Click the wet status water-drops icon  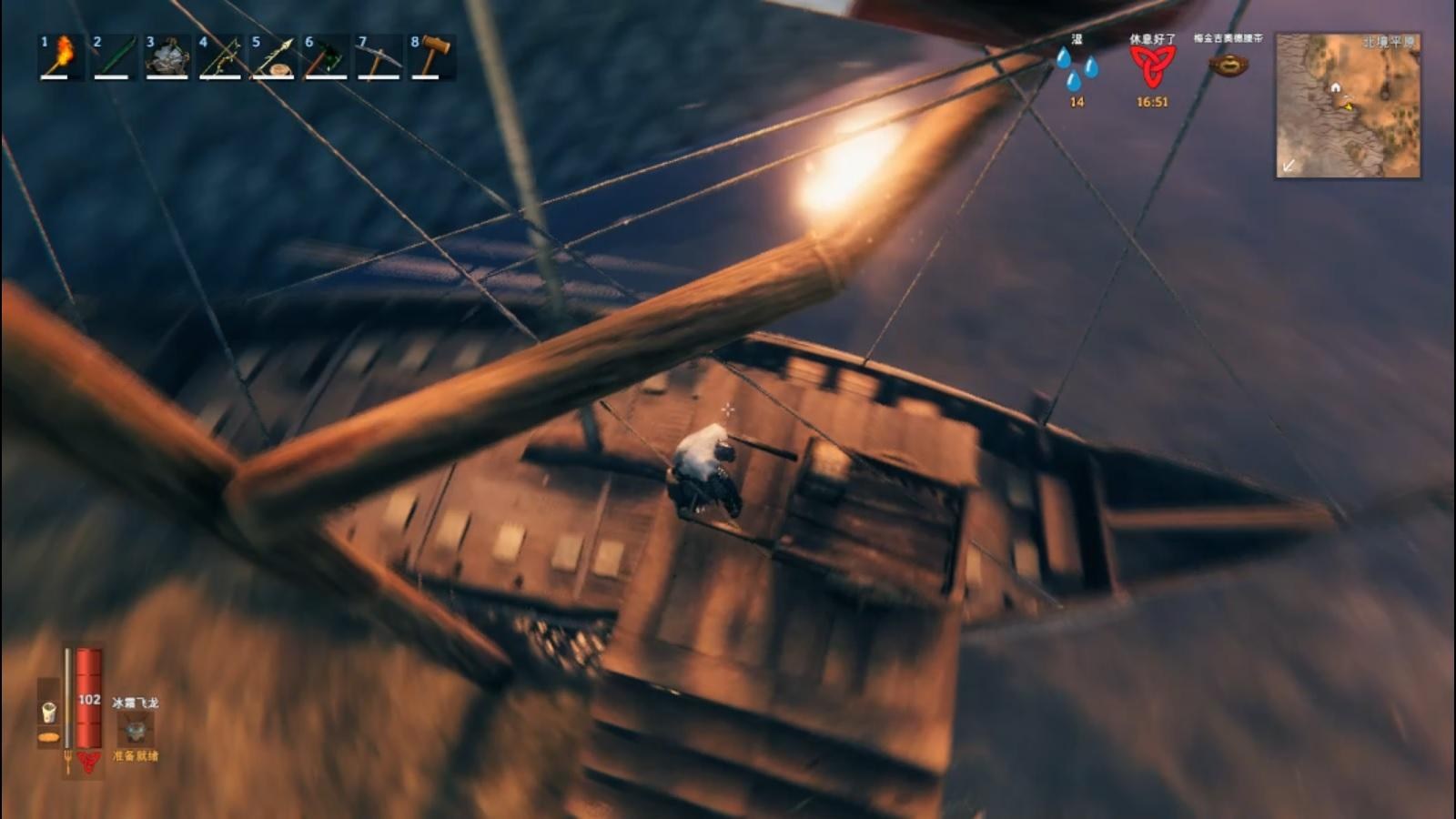tap(1077, 68)
